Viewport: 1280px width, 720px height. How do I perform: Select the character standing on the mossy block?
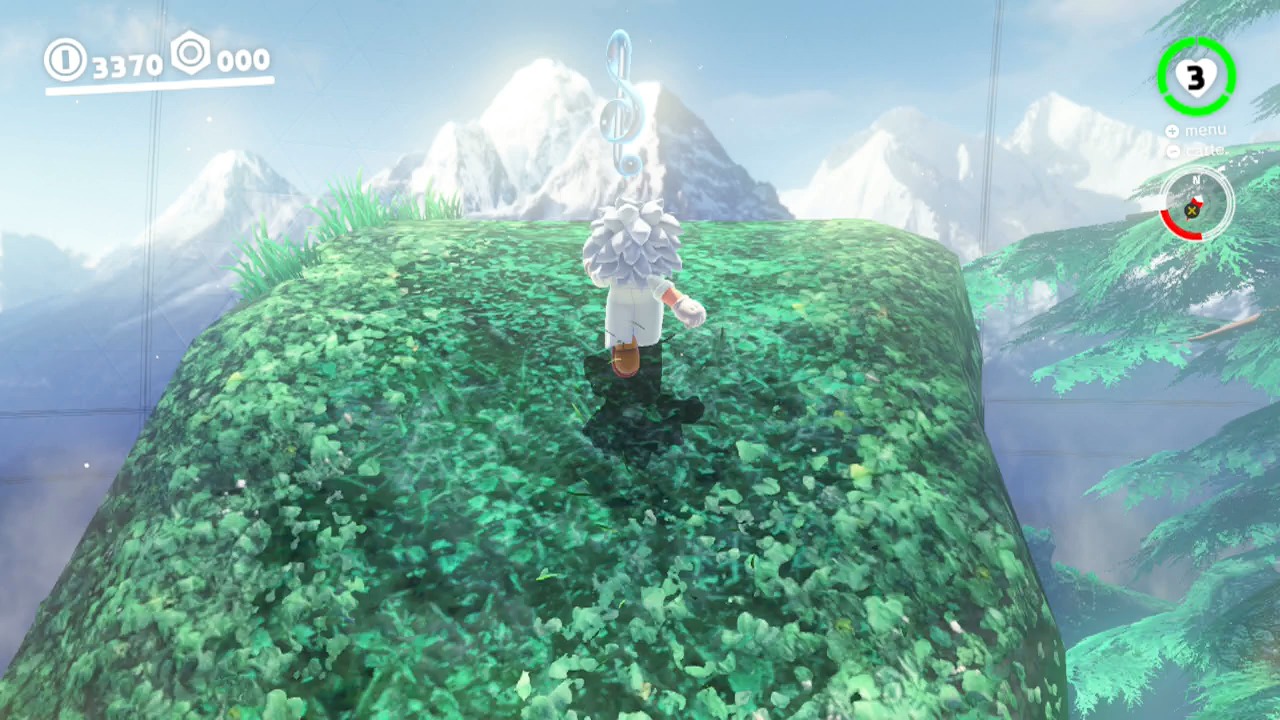[x=640, y=290]
